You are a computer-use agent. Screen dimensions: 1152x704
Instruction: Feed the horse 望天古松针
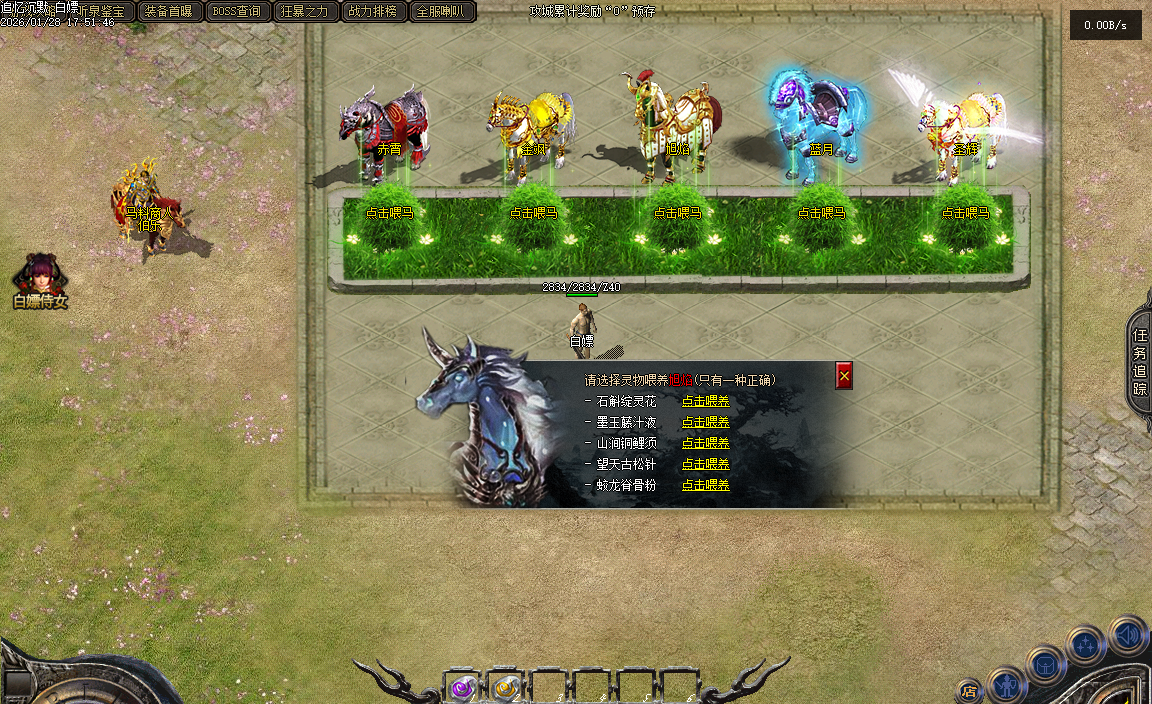tap(705, 464)
